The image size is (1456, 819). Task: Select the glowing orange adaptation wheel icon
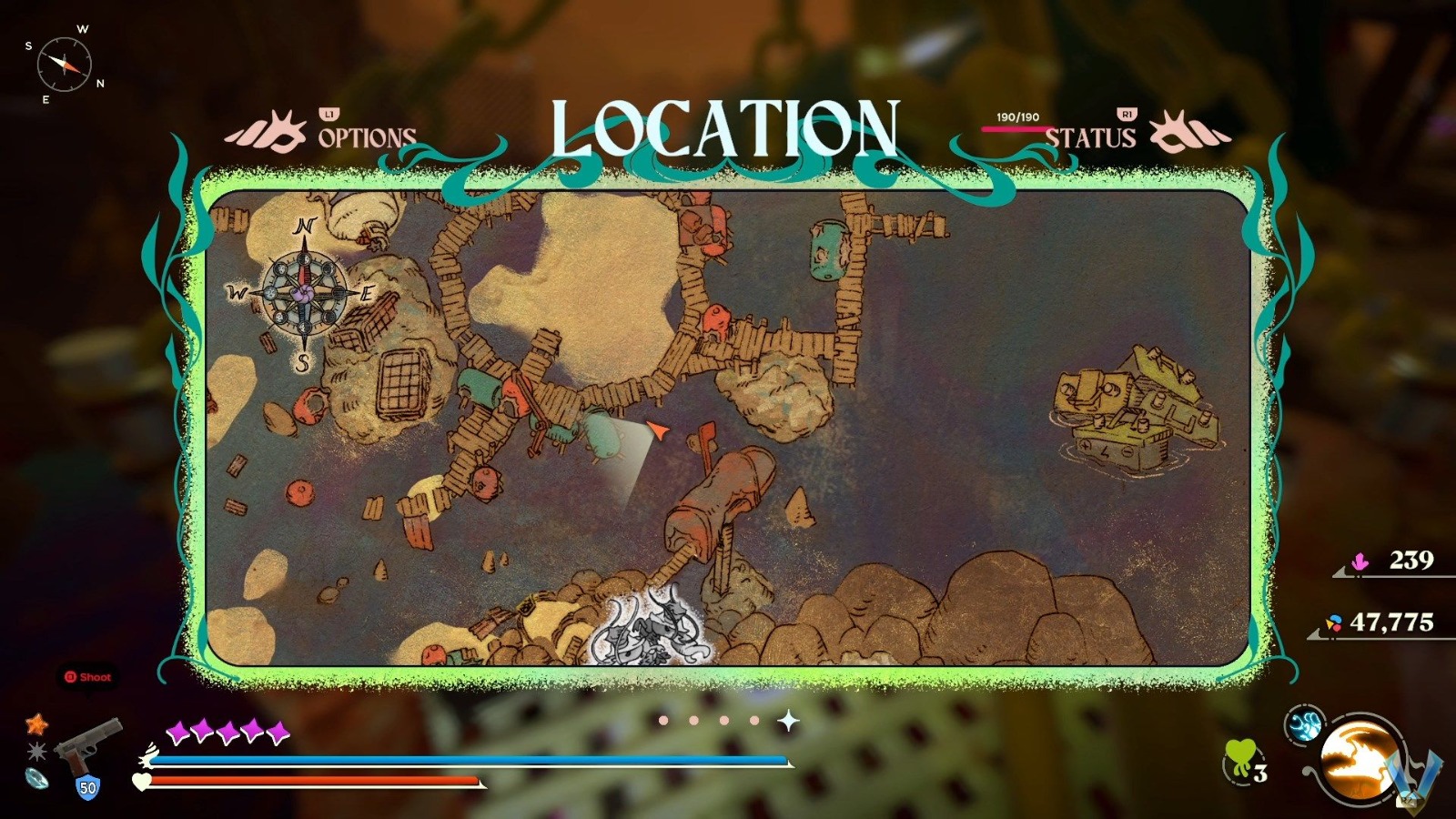point(1360,757)
